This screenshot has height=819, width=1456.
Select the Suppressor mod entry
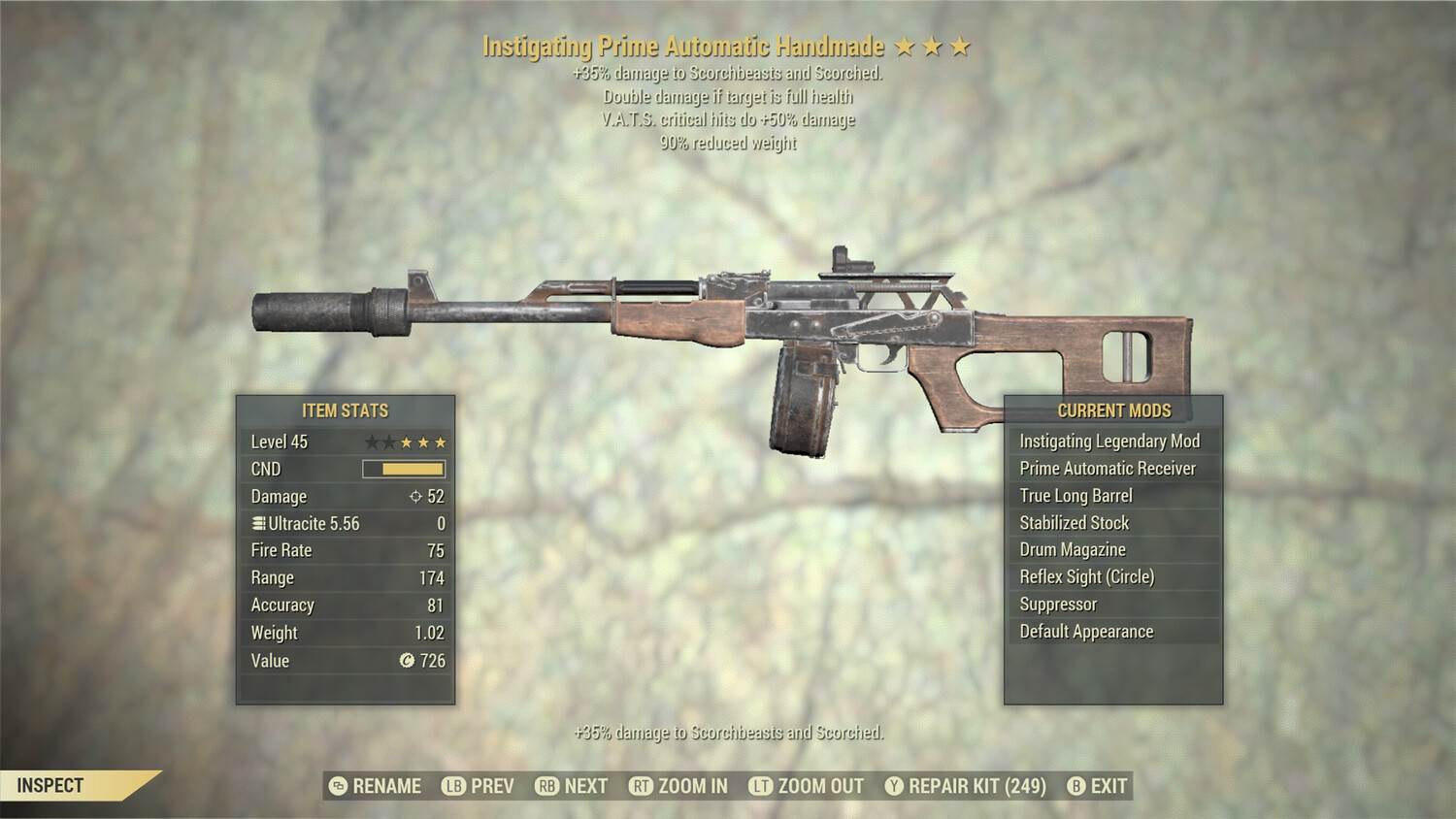[1057, 604]
